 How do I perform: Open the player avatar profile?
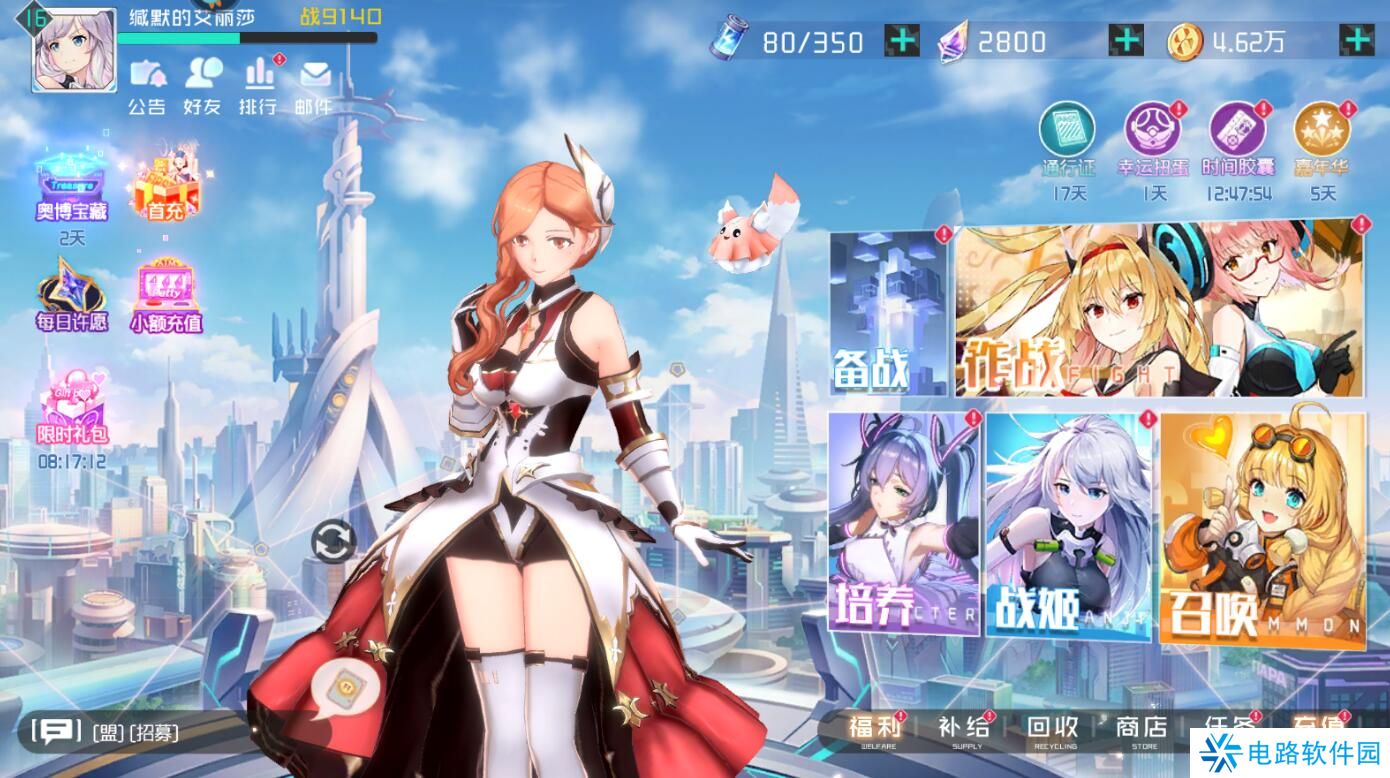pyautogui.click(x=73, y=48)
